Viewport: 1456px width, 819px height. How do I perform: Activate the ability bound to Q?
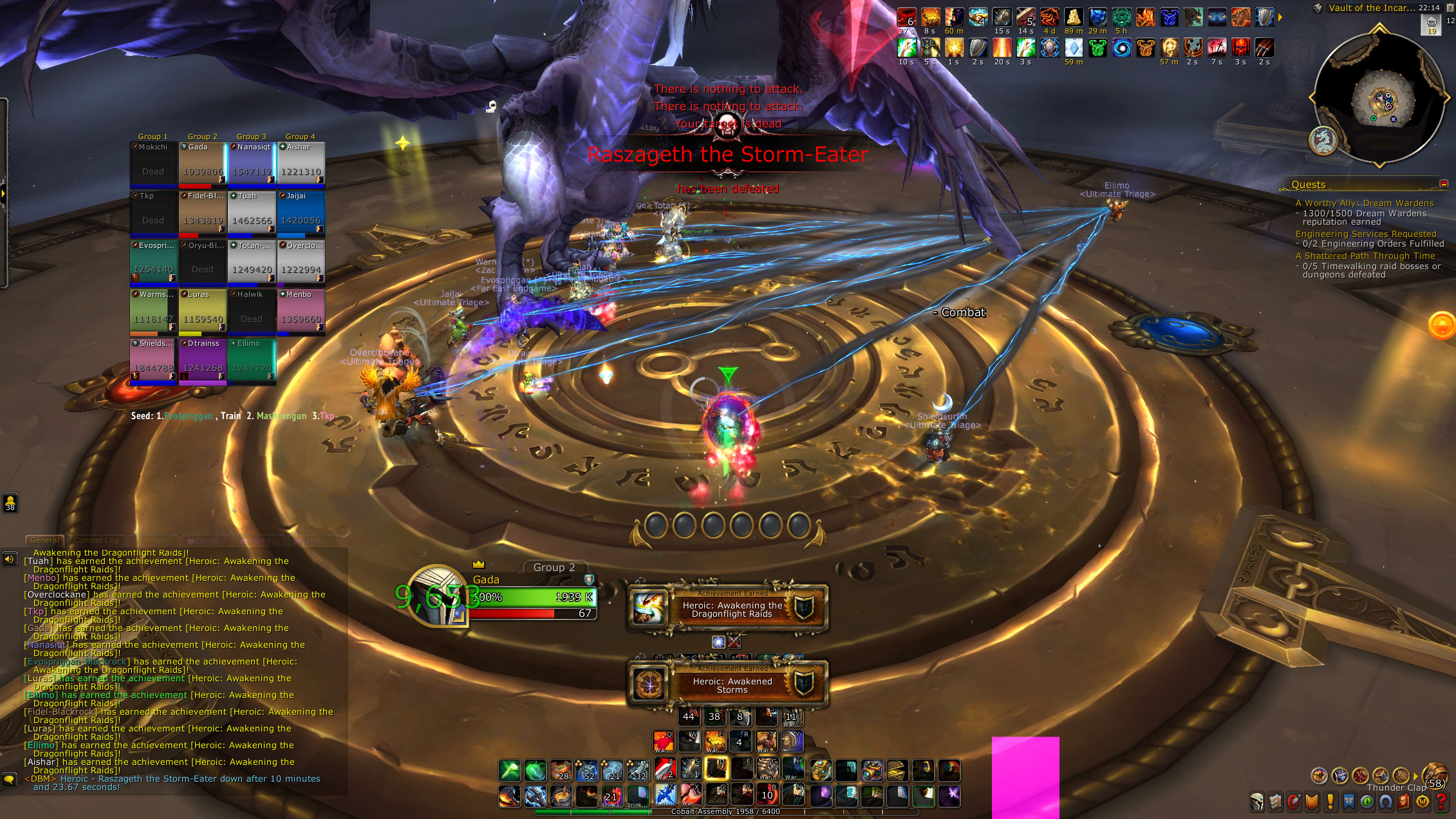pos(664,742)
